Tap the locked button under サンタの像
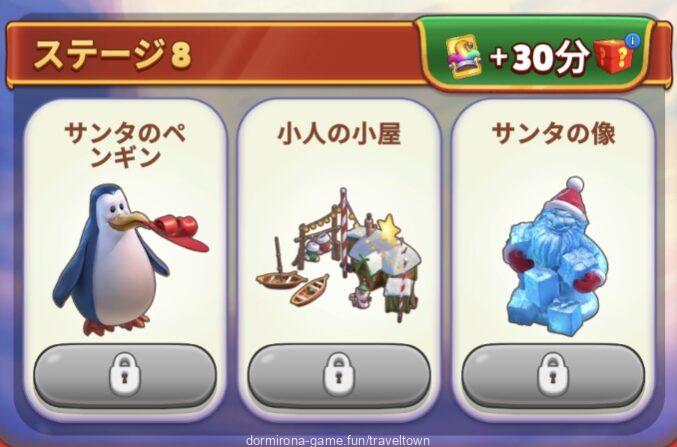677x447 pixels. (553, 375)
